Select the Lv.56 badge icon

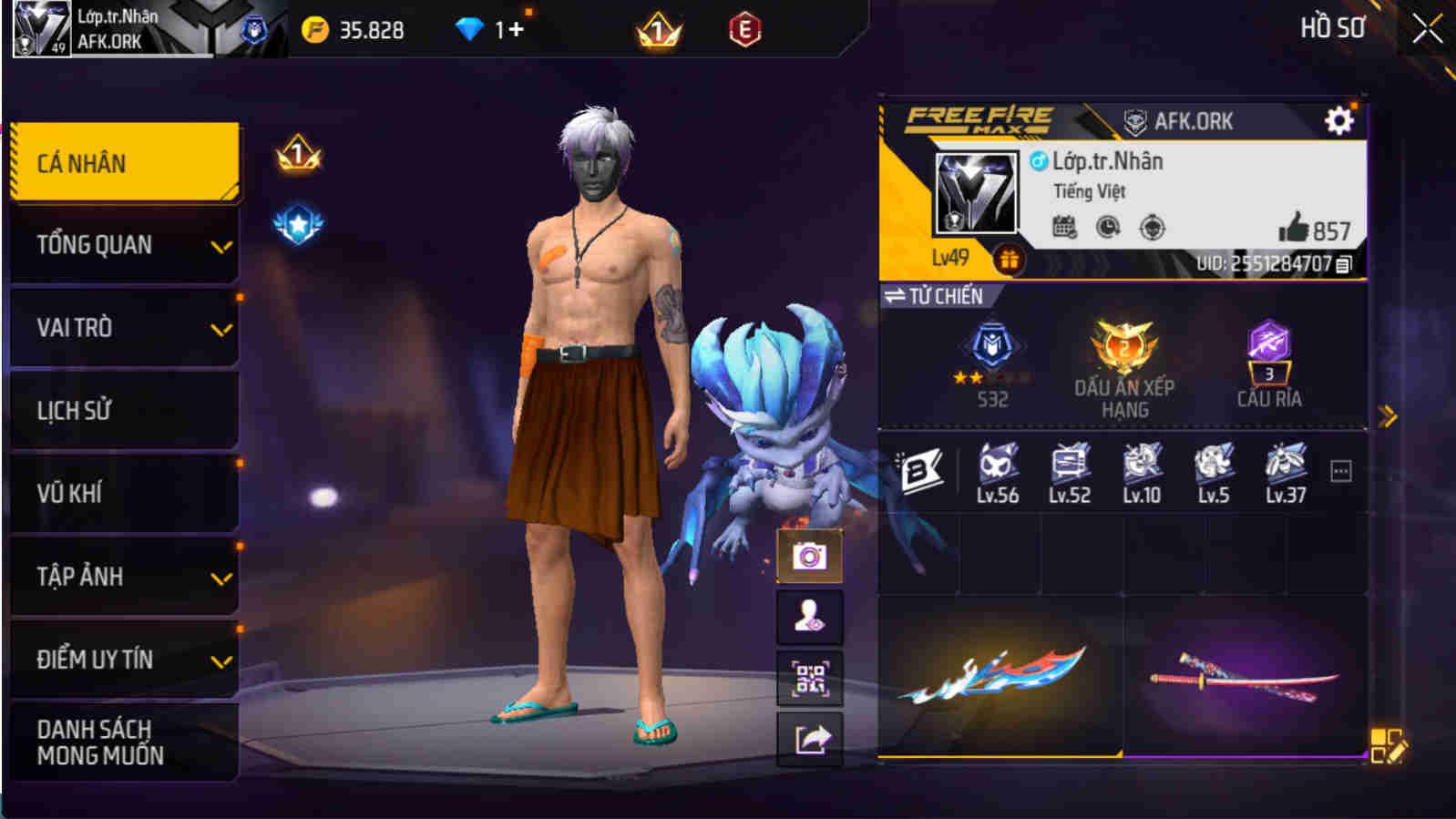tap(997, 464)
